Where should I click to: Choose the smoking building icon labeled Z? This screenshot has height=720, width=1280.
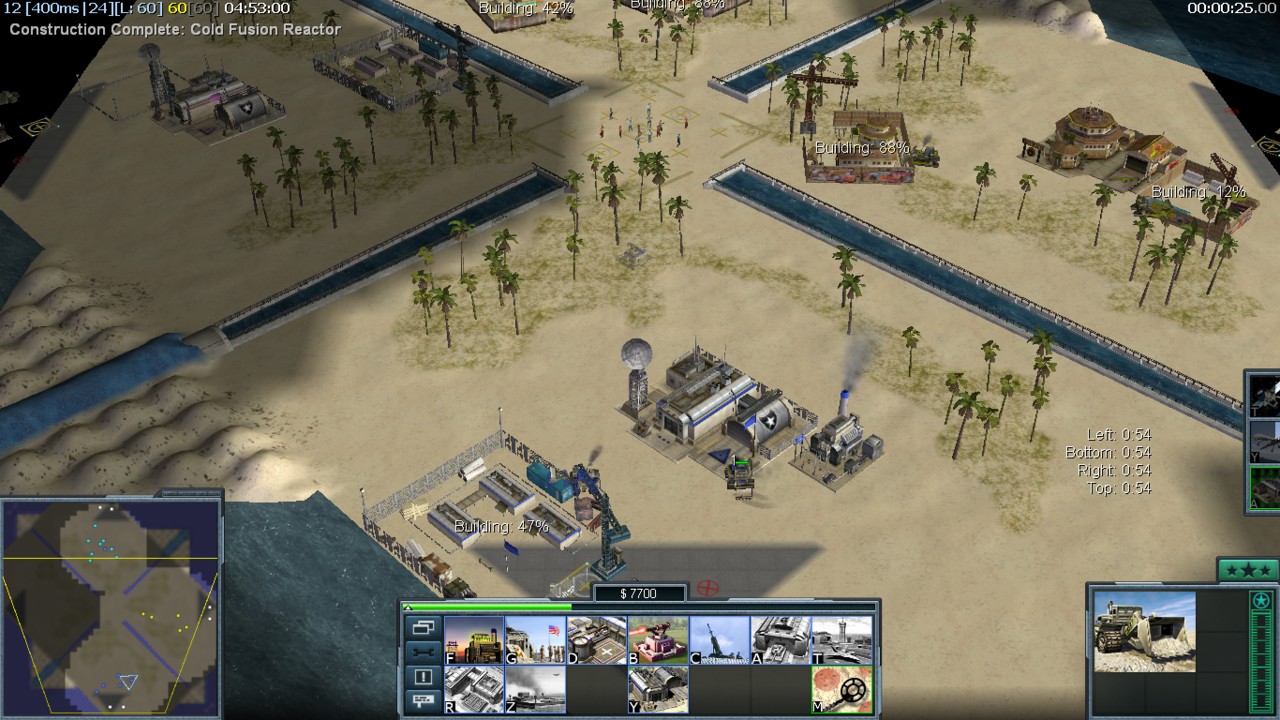[535, 690]
